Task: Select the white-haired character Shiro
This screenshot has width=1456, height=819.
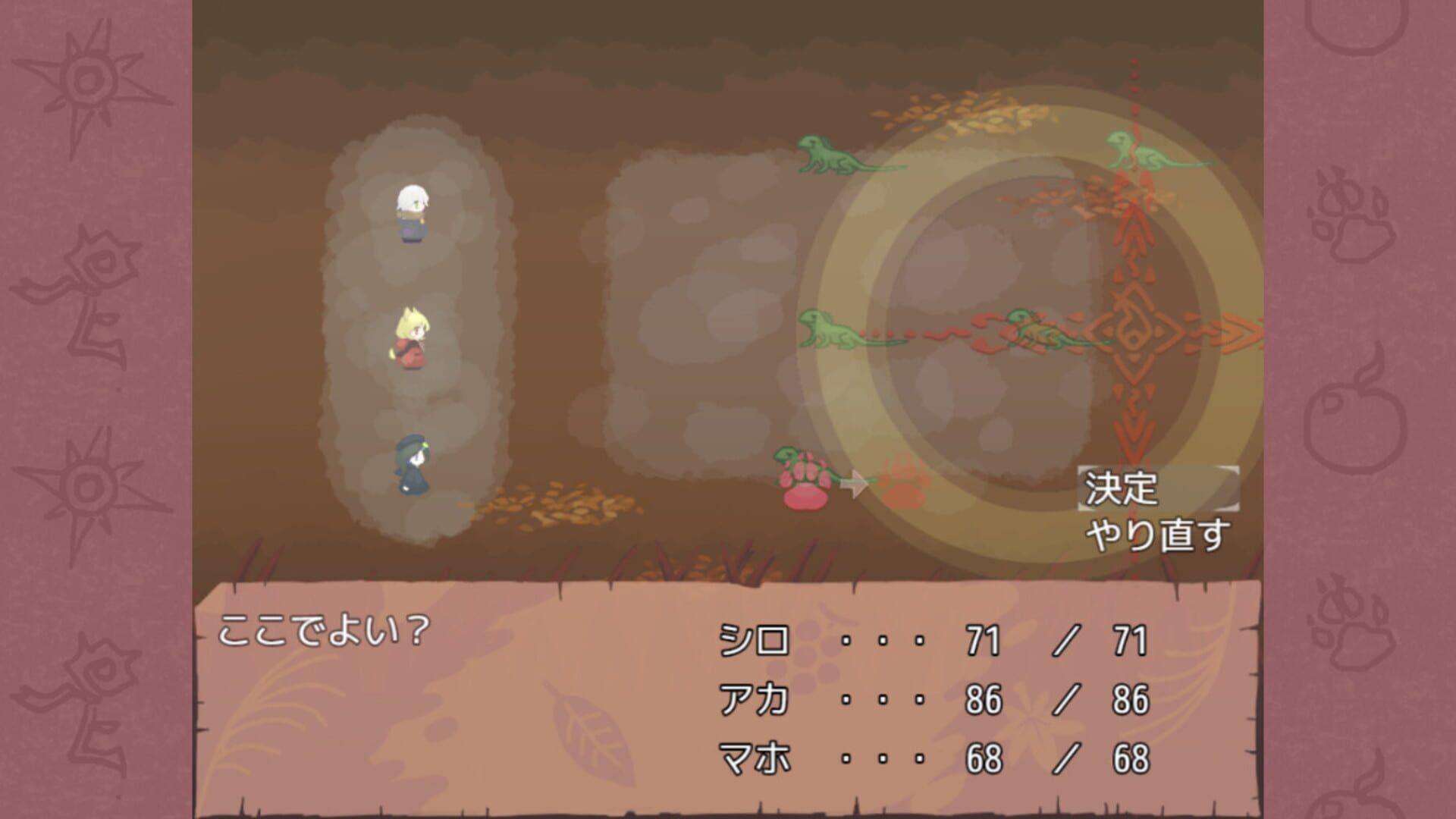Action: tap(409, 216)
